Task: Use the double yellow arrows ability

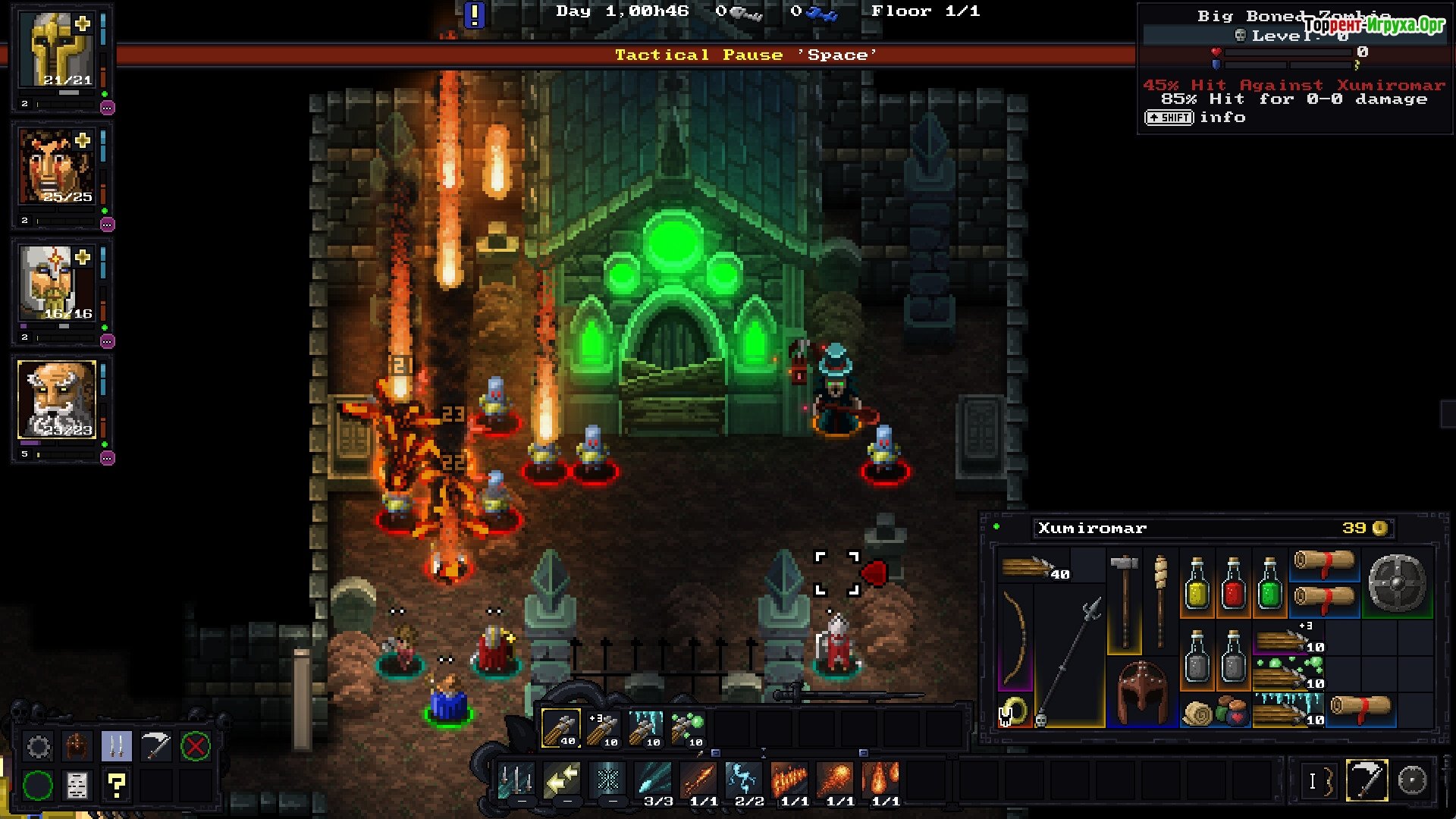Action: click(562, 780)
